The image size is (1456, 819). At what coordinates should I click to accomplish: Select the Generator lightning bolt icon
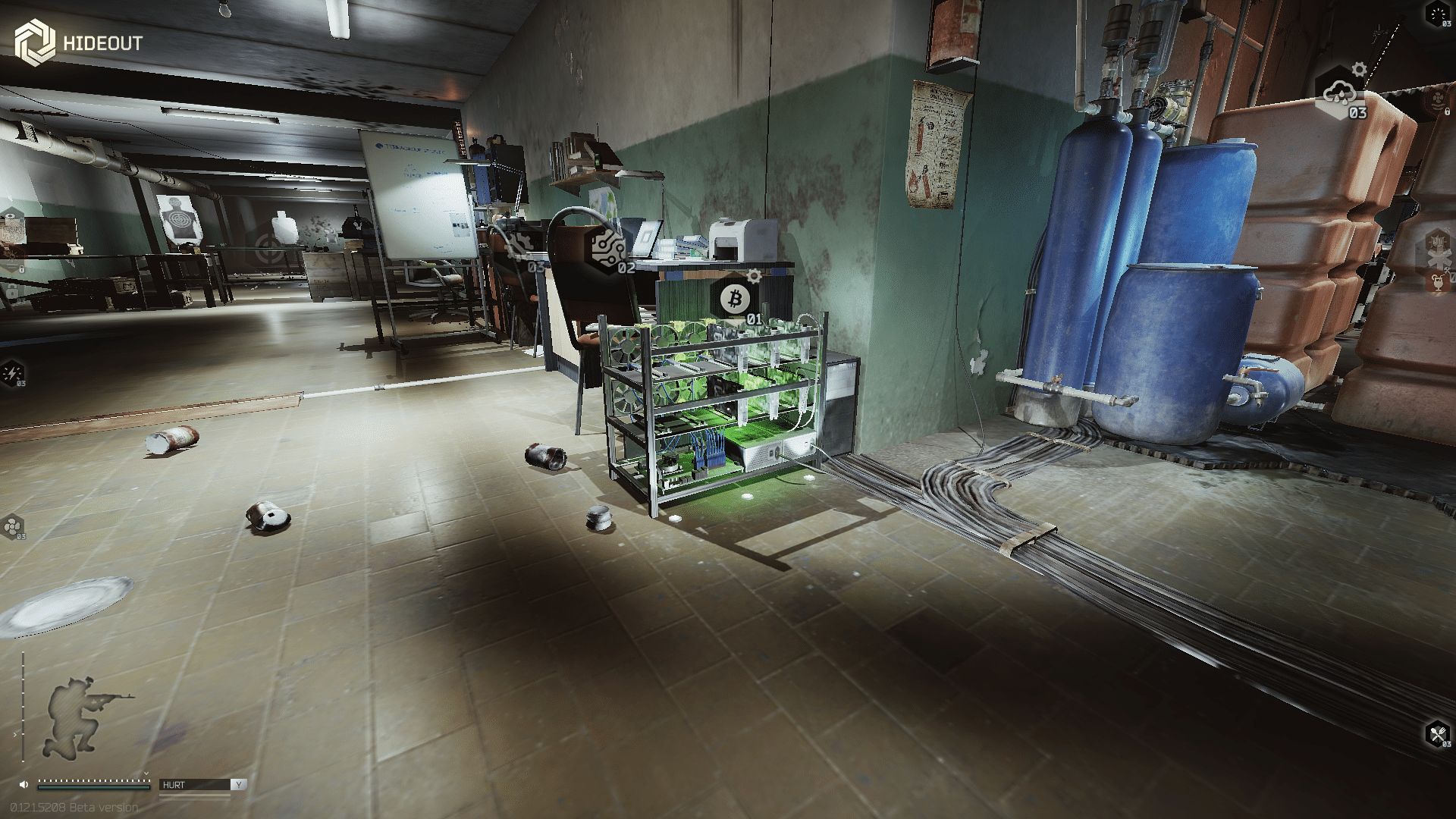(x=13, y=373)
